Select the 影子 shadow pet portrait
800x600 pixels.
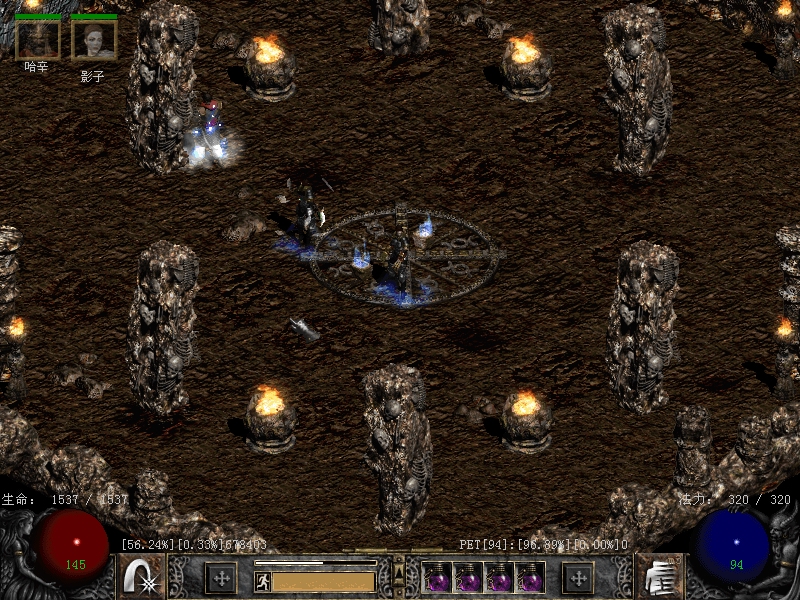(x=94, y=38)
